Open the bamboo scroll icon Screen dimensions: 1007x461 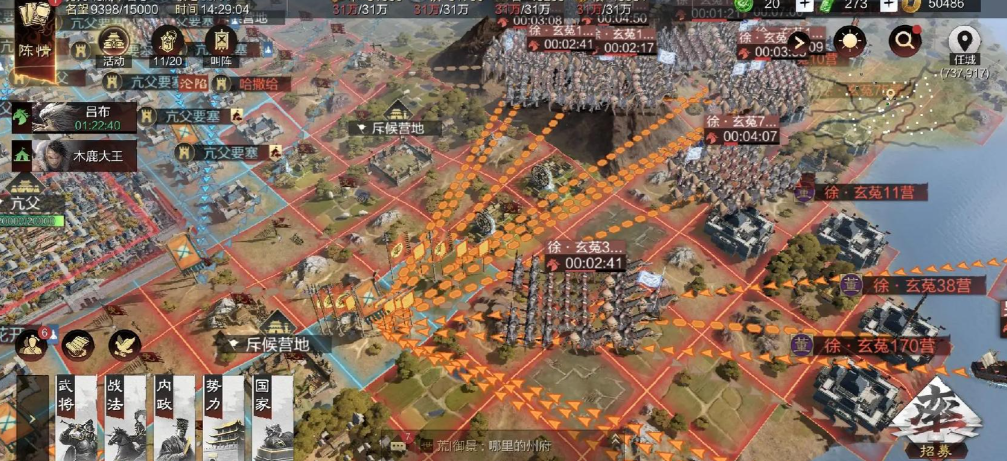pyautogui.click(x=78, y=345)
